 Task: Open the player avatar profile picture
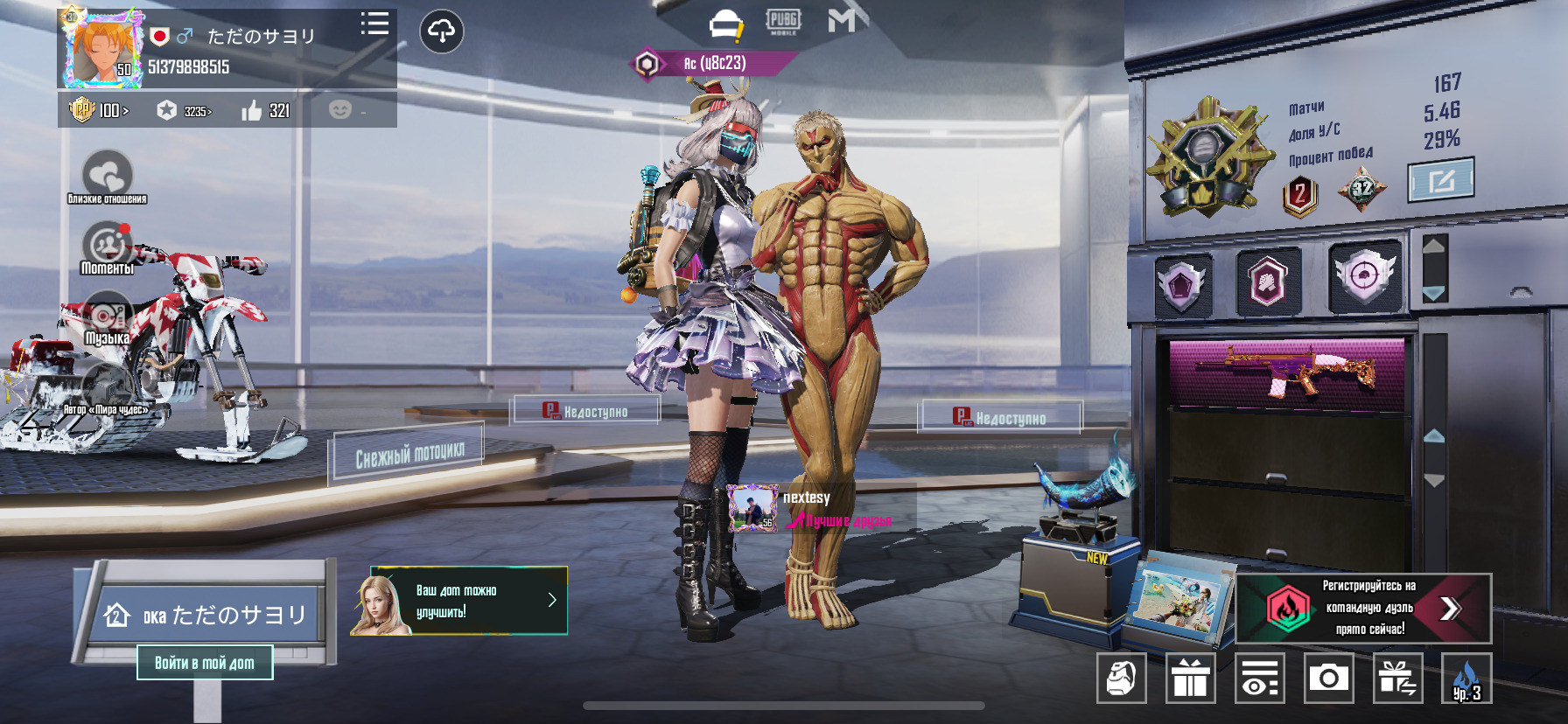click(x=102, y=51)
